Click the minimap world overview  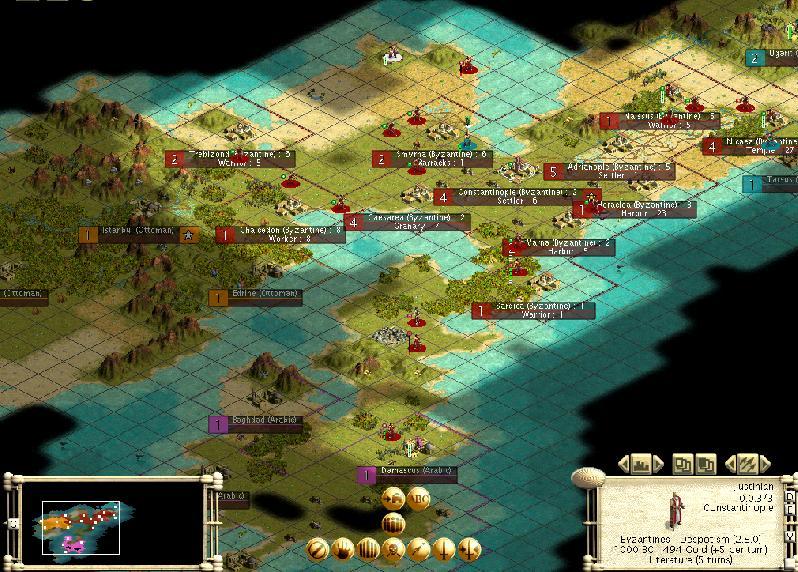(x=80, y=526)
